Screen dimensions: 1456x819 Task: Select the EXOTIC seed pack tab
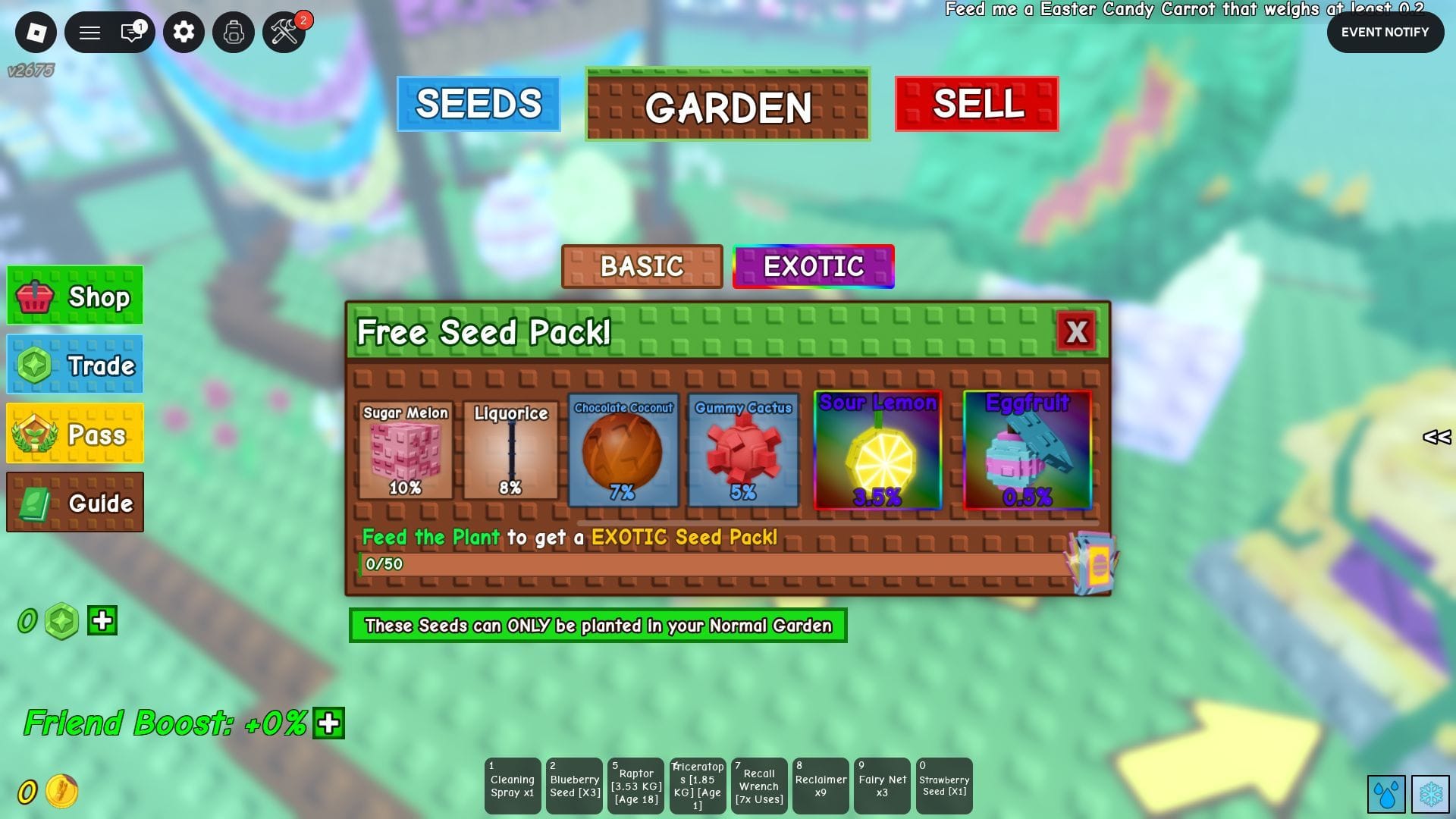pos(813,266)
